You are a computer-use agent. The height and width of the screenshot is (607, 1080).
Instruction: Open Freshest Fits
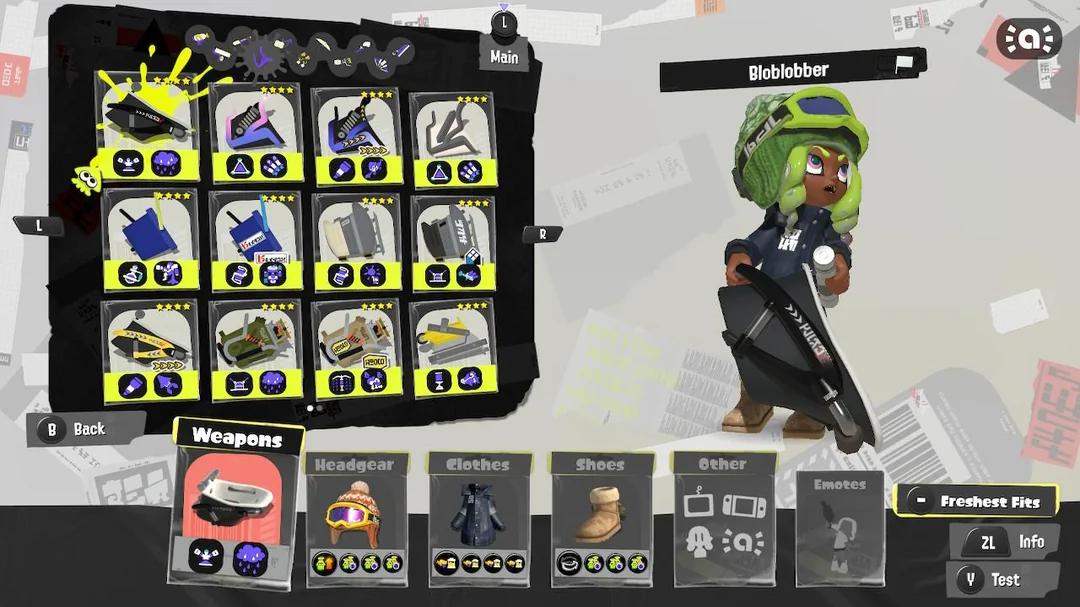pyautogui.click(x=977, y=501)
